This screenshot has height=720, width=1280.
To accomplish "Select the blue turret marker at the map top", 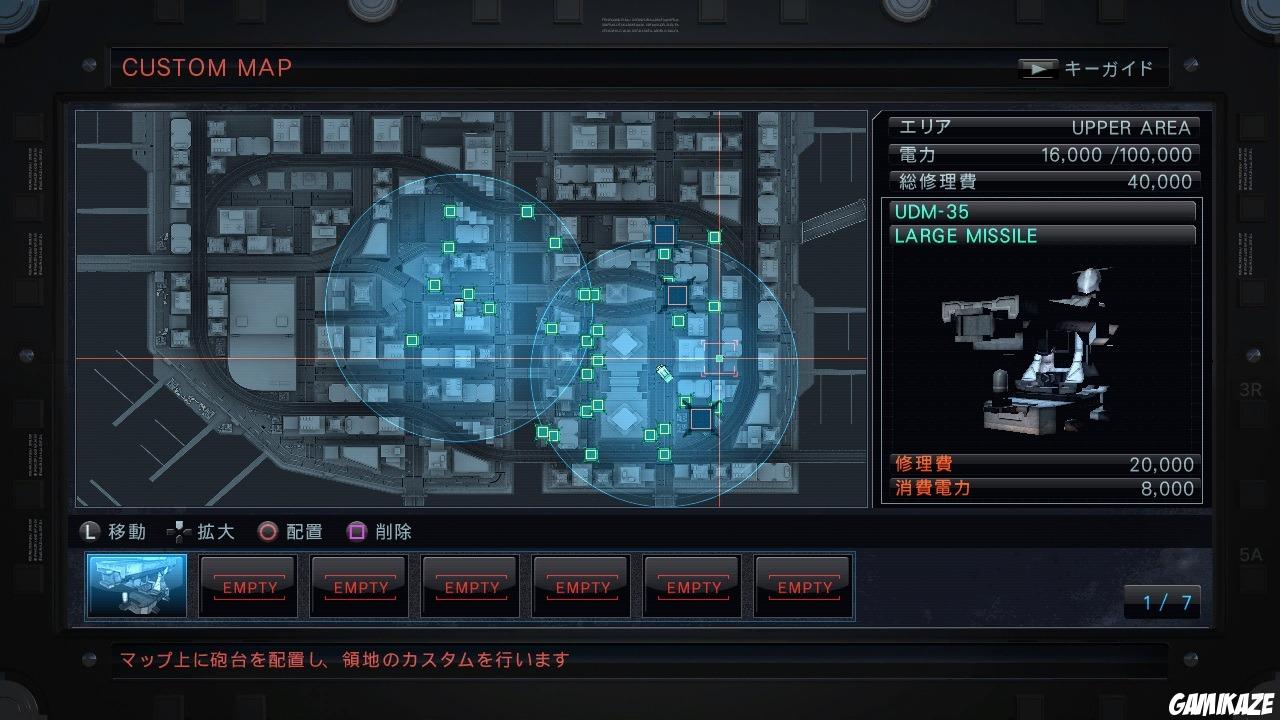I will click(663, 232).
